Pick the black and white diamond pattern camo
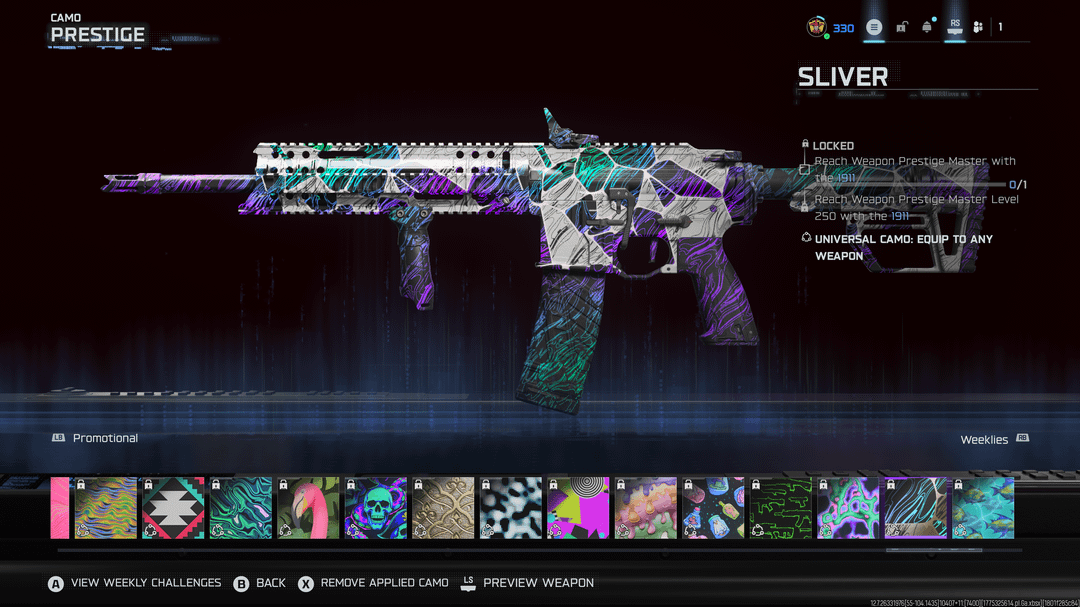Screen dimensions: 1080x607 (173, 508)
